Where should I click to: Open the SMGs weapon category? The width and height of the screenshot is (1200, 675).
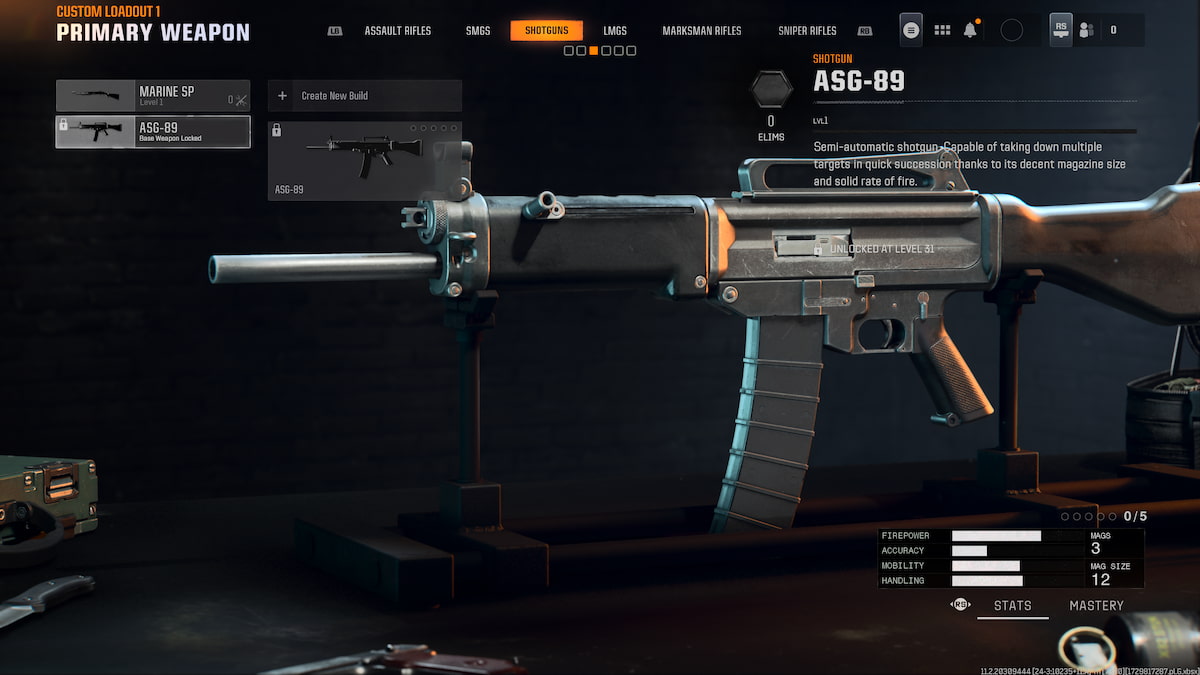(x=478, y=31)
